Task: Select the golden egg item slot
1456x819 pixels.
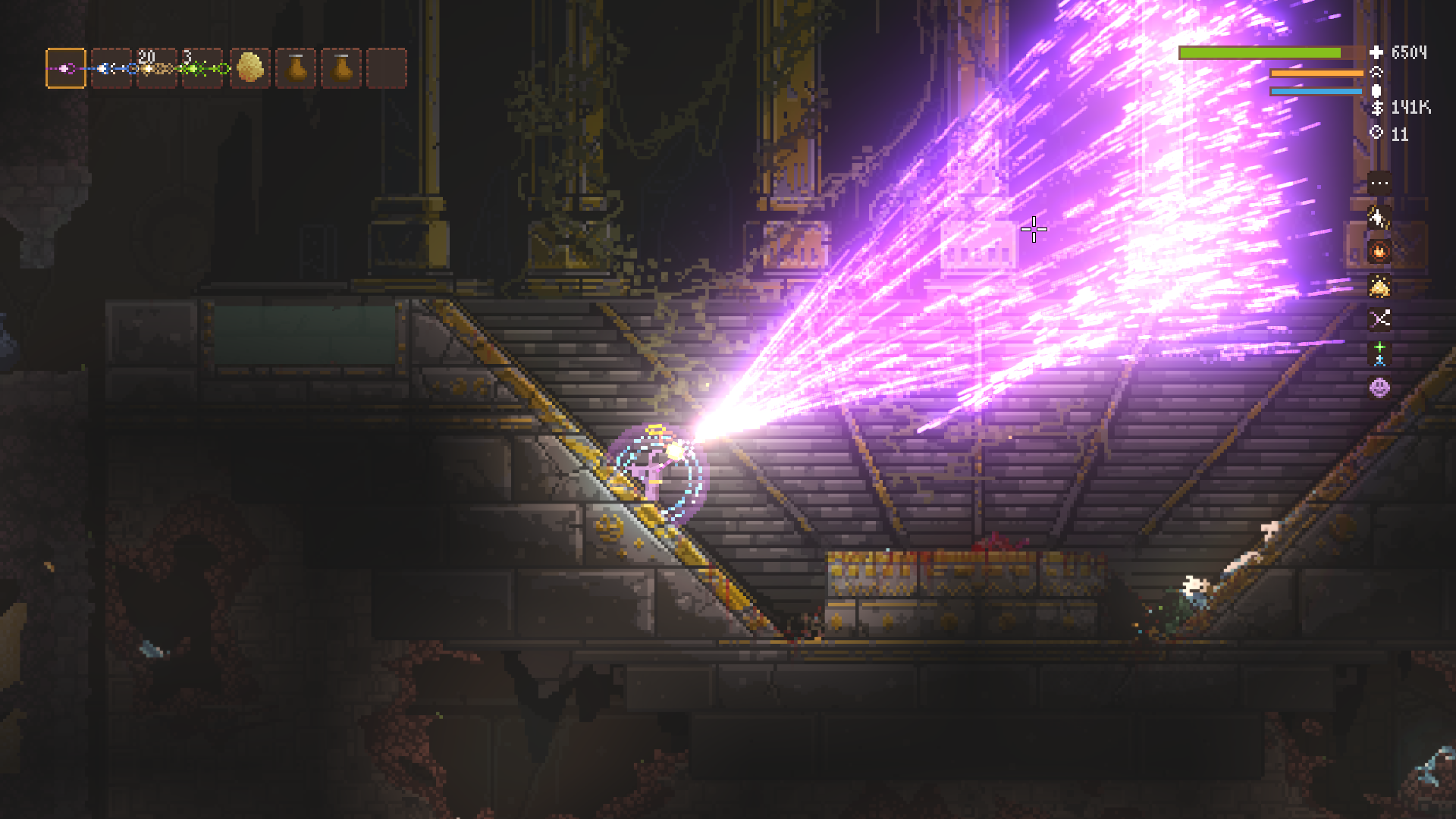Action: (249, 68)
